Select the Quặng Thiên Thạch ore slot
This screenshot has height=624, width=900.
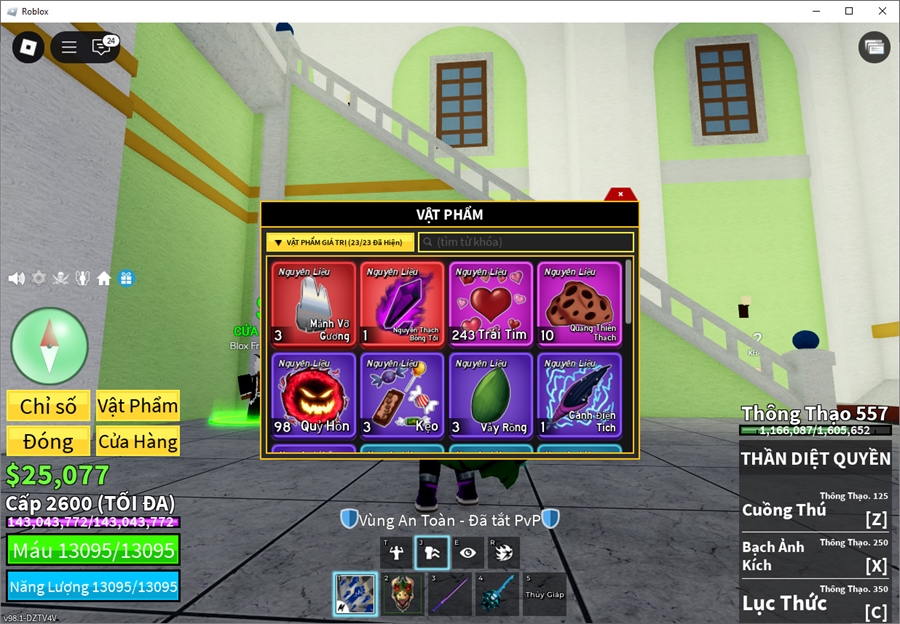579,304
